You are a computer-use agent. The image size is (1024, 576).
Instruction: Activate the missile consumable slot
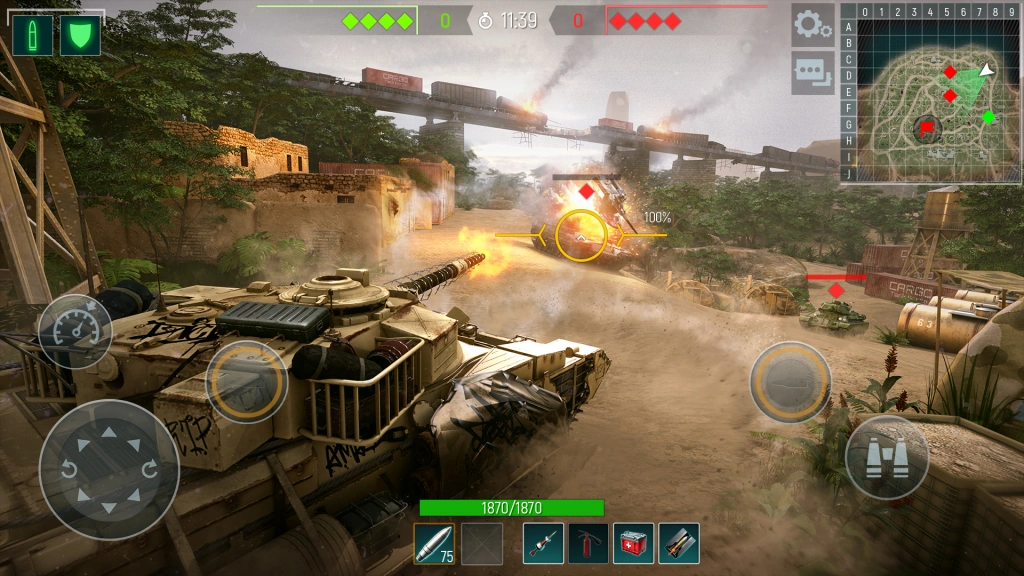pyautogui.click(x=679, y=544)
